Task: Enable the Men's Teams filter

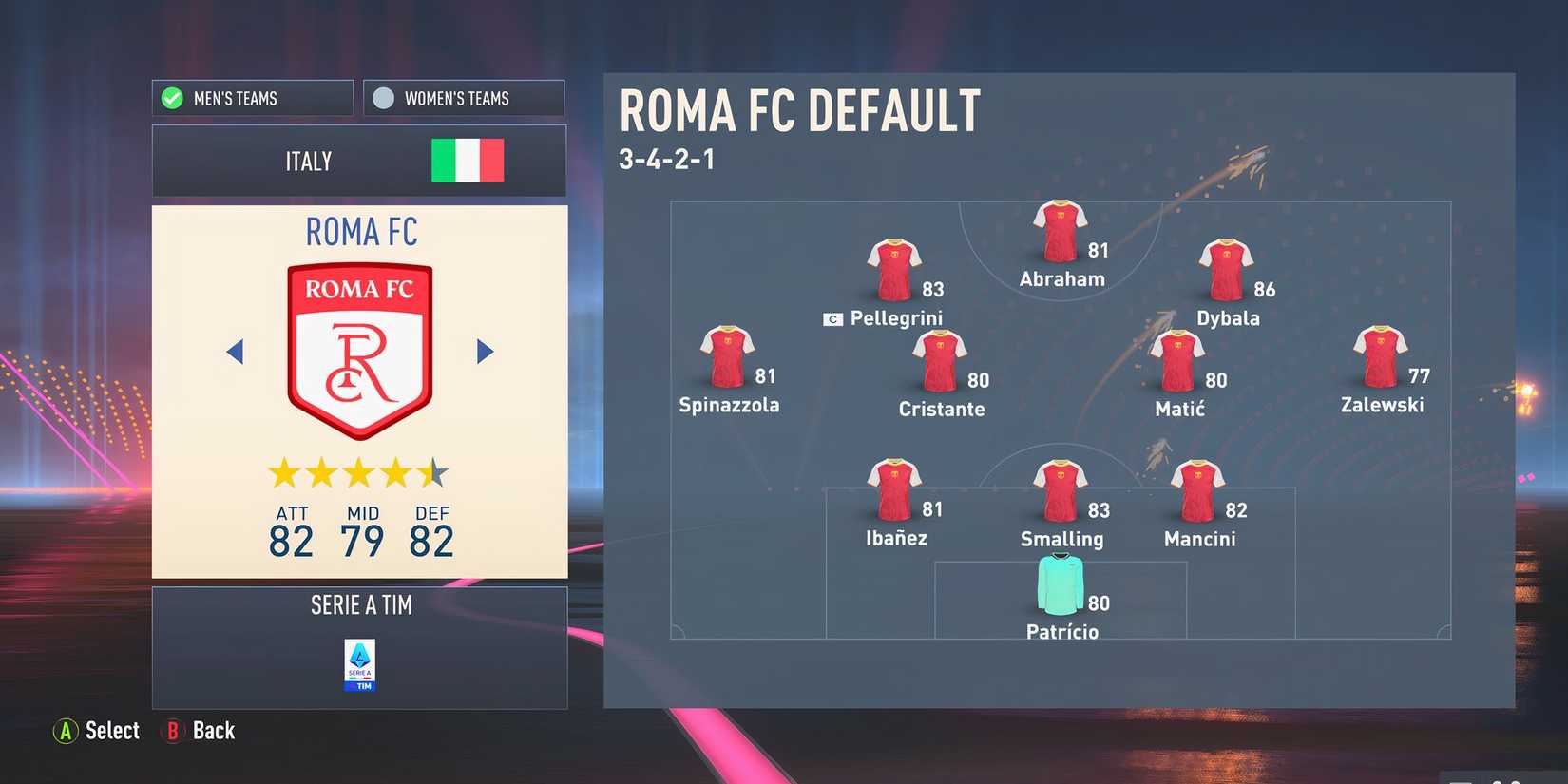Action: click(x=252, y=98)
